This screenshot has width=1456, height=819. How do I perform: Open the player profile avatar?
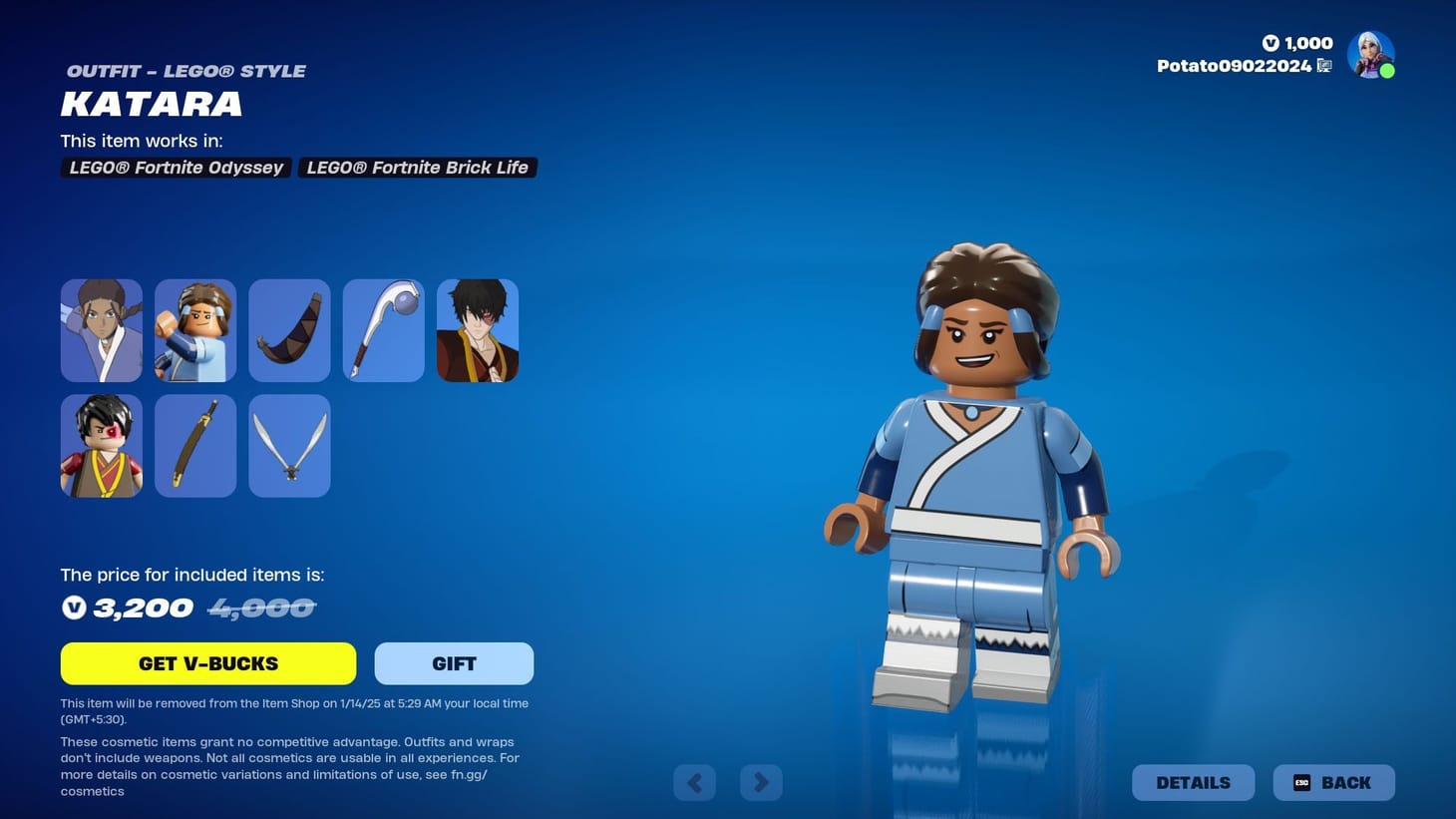[x=1370, y=54]
